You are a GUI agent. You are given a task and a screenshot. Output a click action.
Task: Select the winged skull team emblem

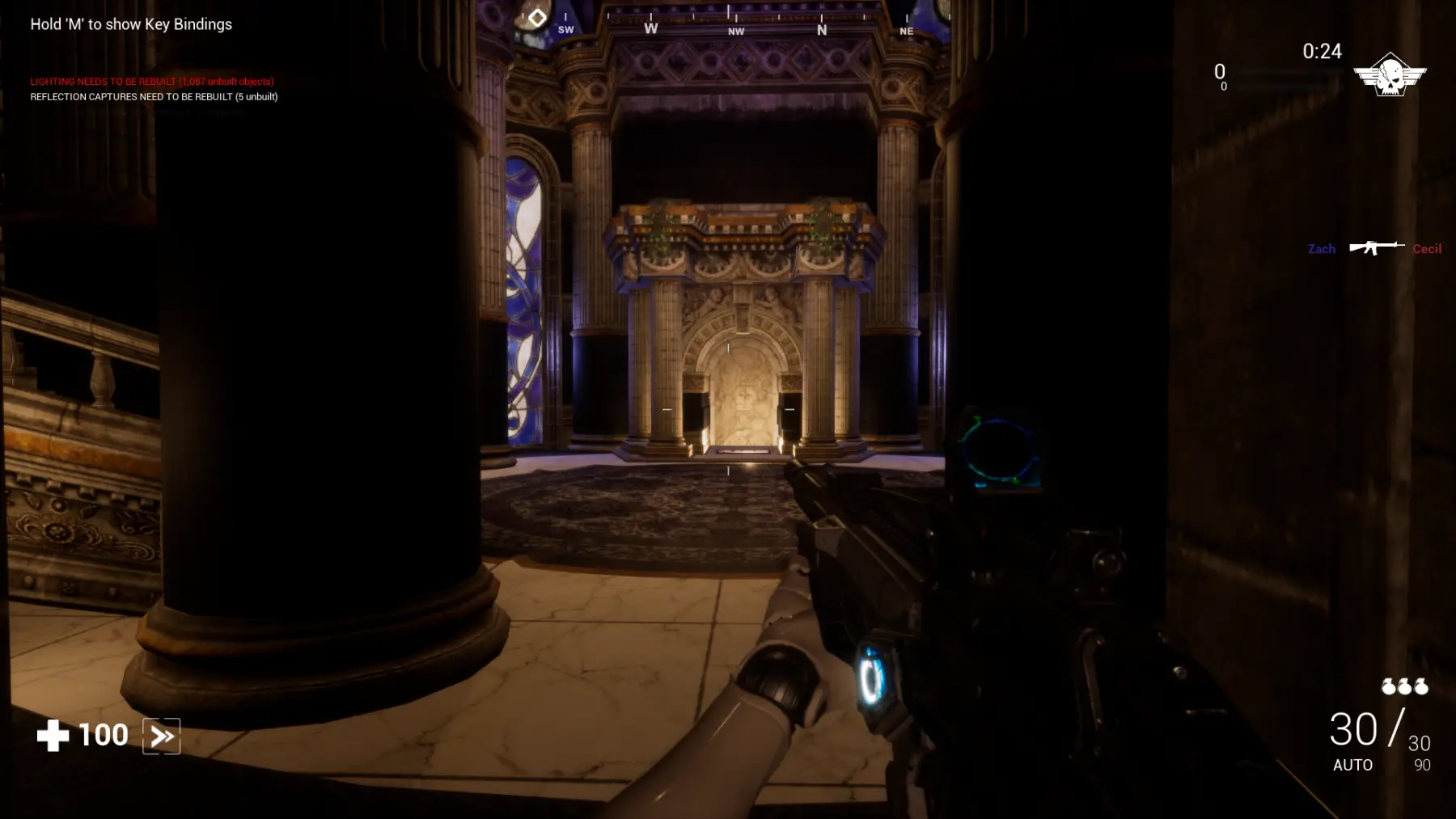point(1390,75)
